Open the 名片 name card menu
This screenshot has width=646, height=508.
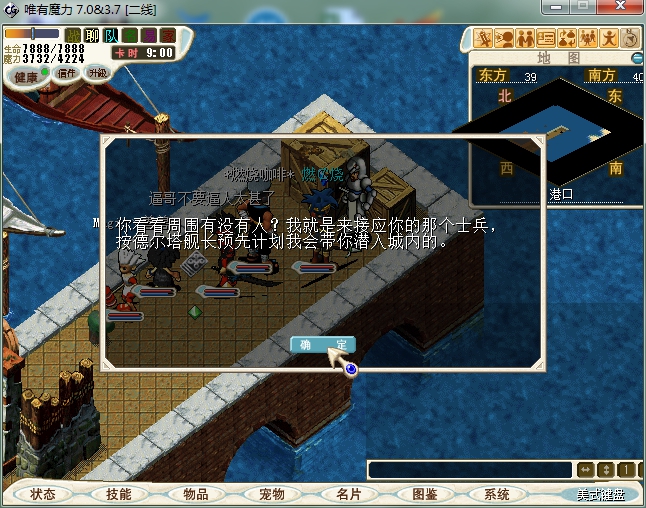(x=348, y=495)
